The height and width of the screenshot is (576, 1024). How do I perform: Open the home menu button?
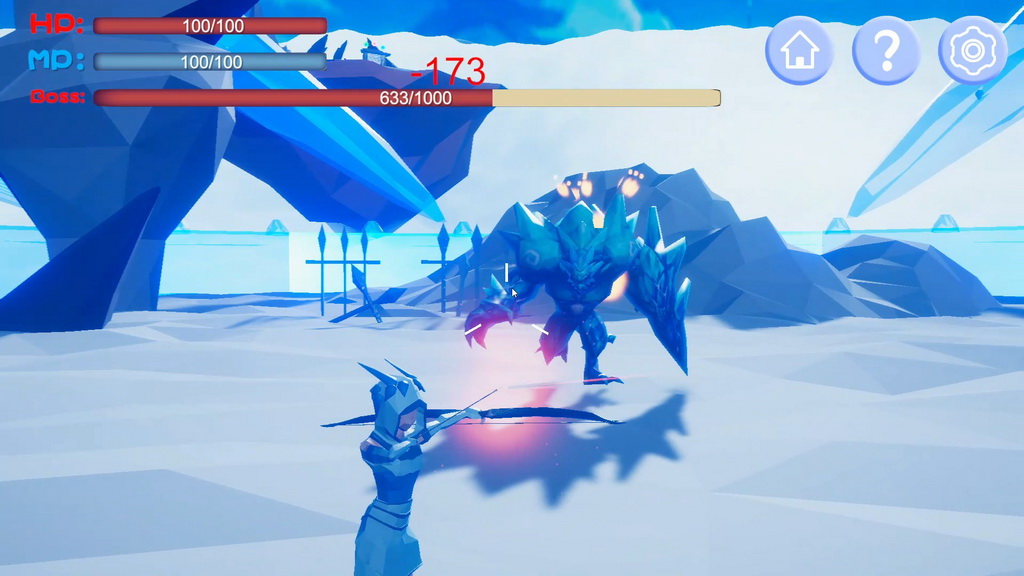[799, 50]
